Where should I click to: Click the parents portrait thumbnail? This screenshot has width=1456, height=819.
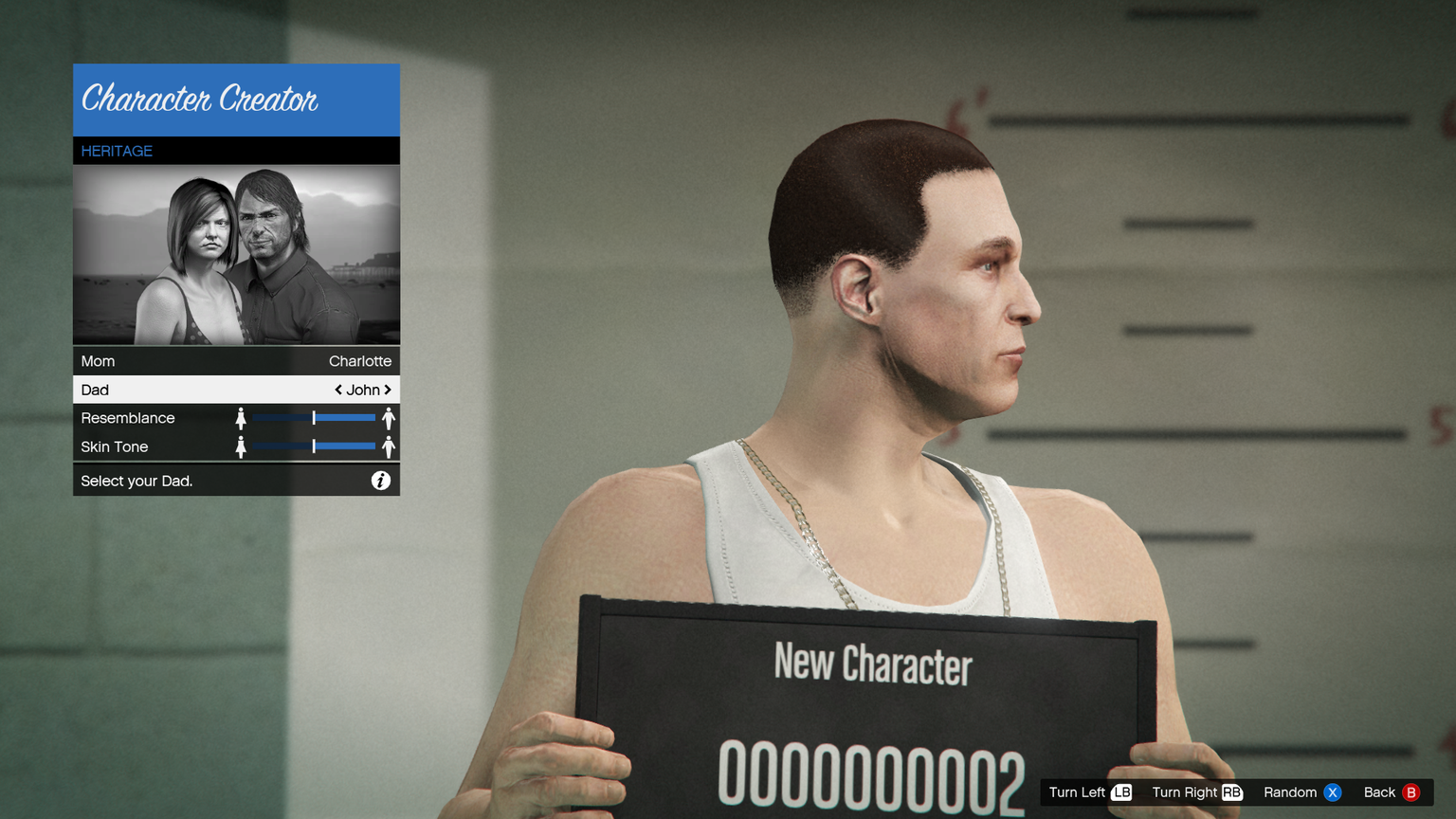[x=236, y=255]
